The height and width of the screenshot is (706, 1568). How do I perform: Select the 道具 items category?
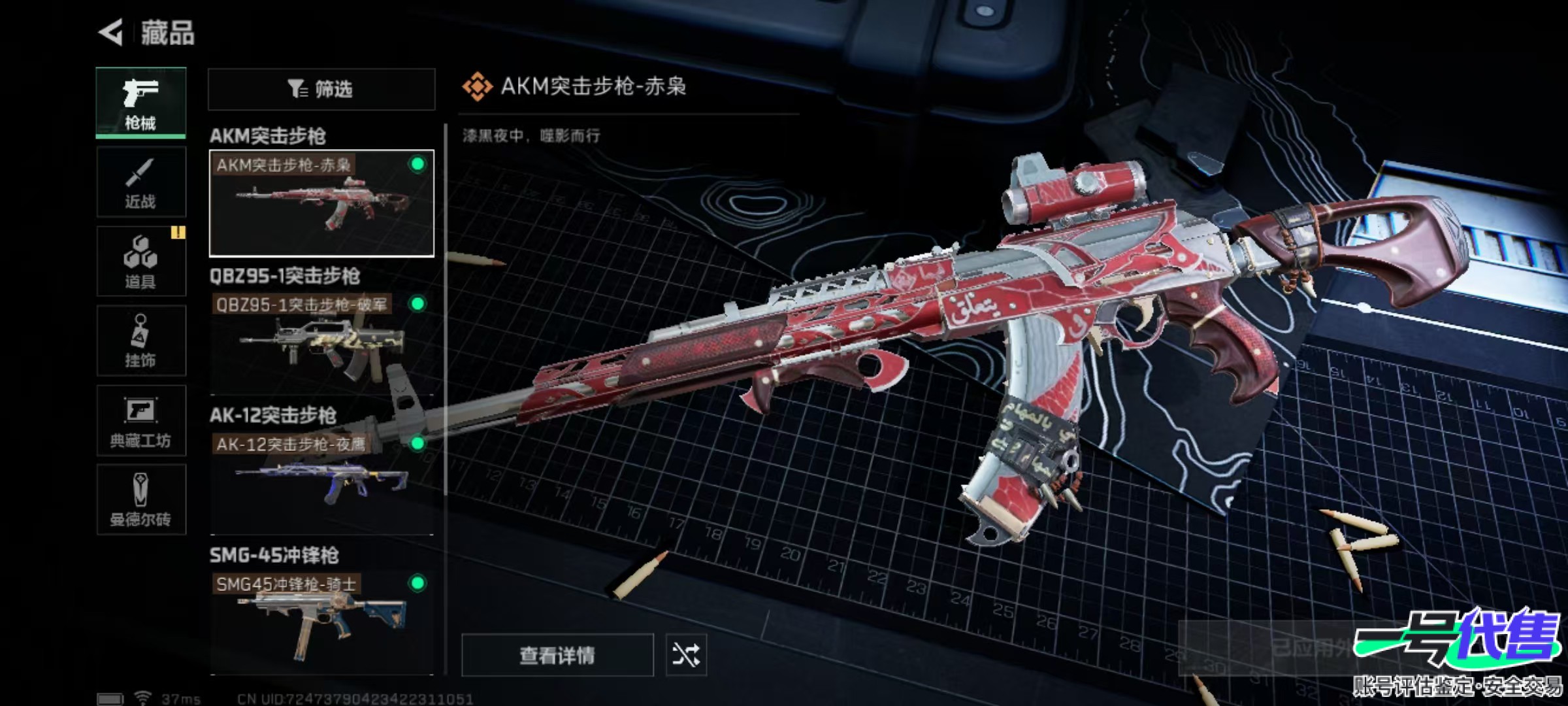click(140, 261)
